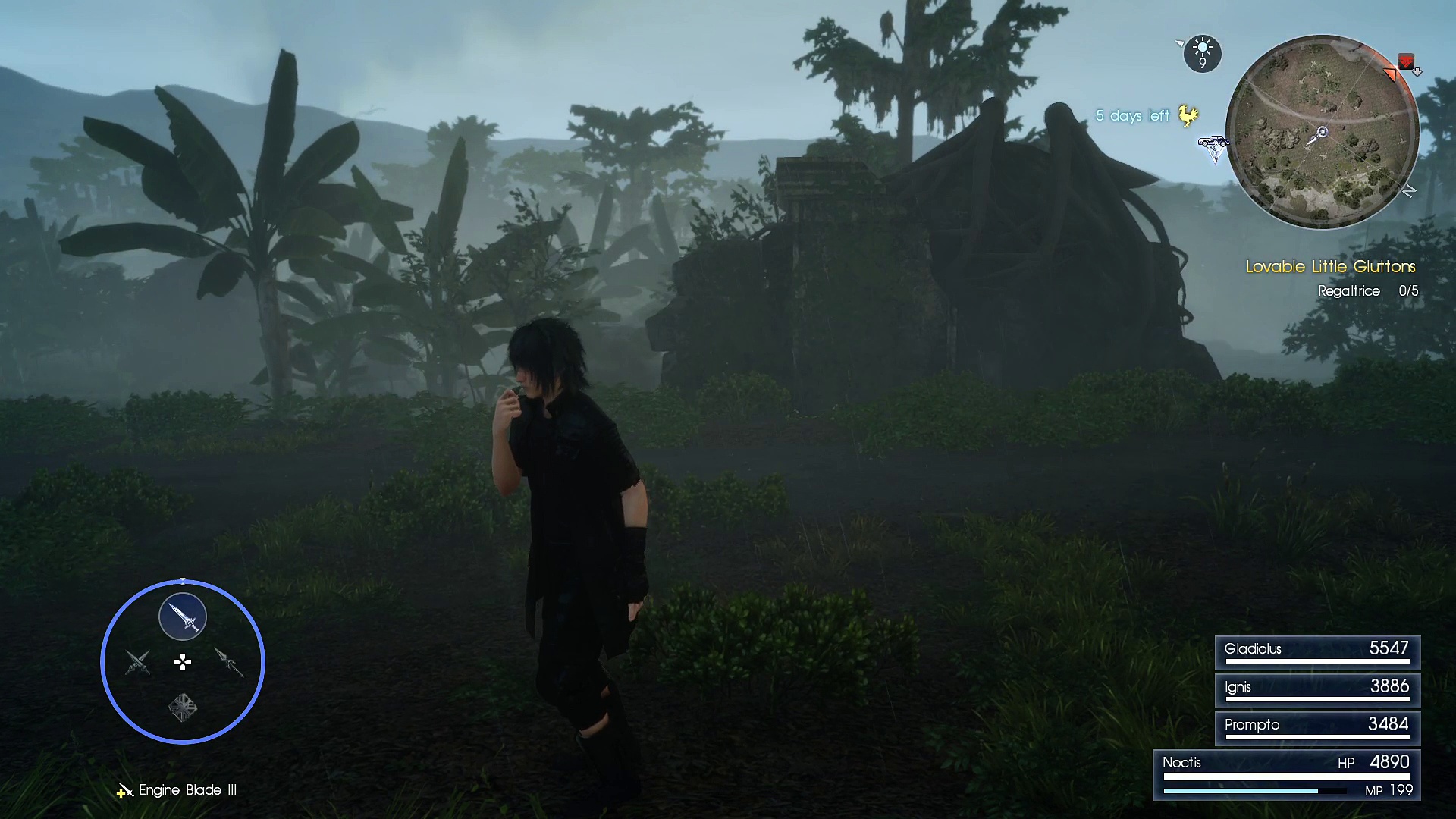Image resolution: width=1456 pixels, height=819 pixels.
Task: Select Ignis in the party list
Action: point(1317,689)
